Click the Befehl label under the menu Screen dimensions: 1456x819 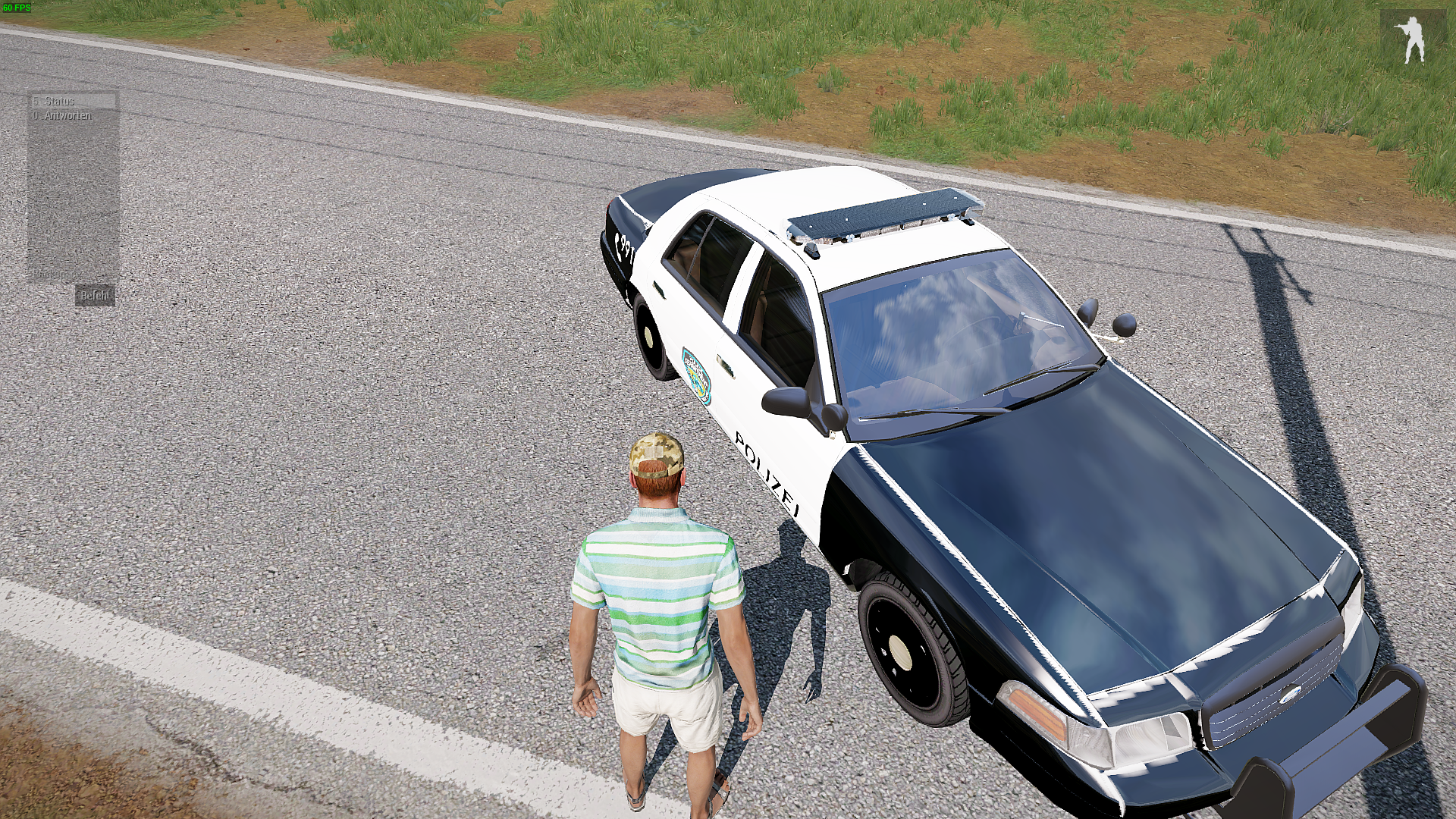tap(96, 296)
